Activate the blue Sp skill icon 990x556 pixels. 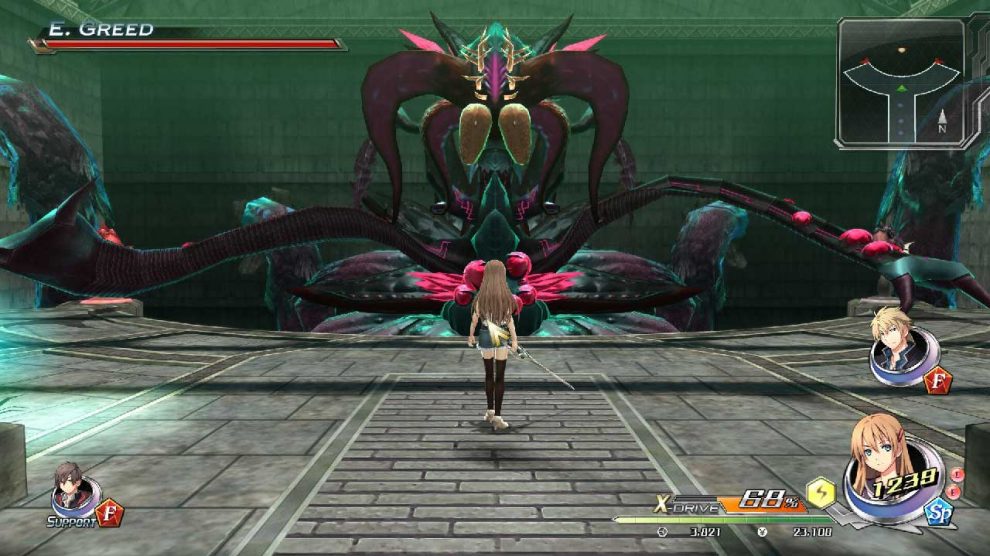[x=937, y=513]
